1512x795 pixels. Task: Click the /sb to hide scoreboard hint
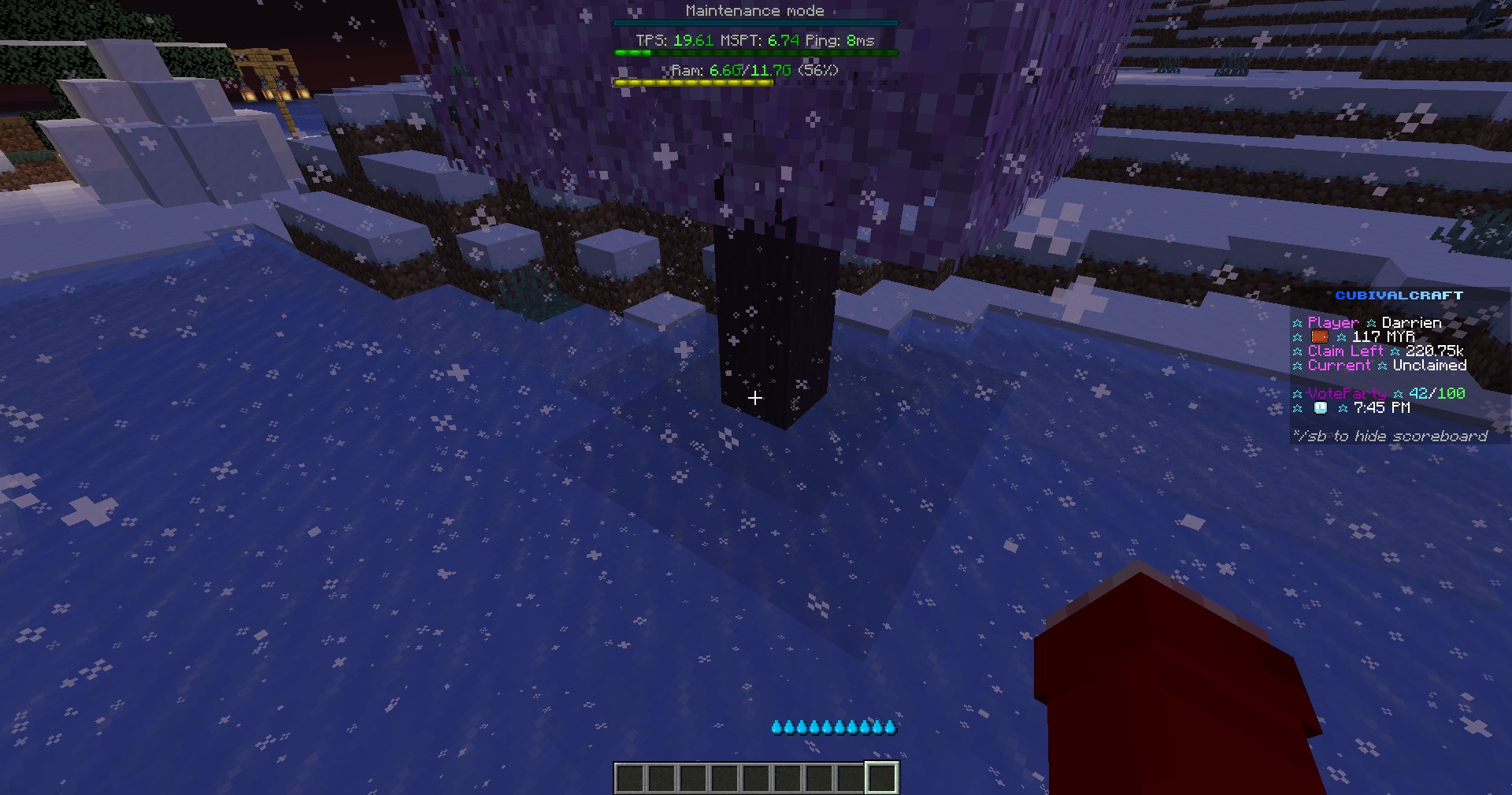(x=1390, y=436)
